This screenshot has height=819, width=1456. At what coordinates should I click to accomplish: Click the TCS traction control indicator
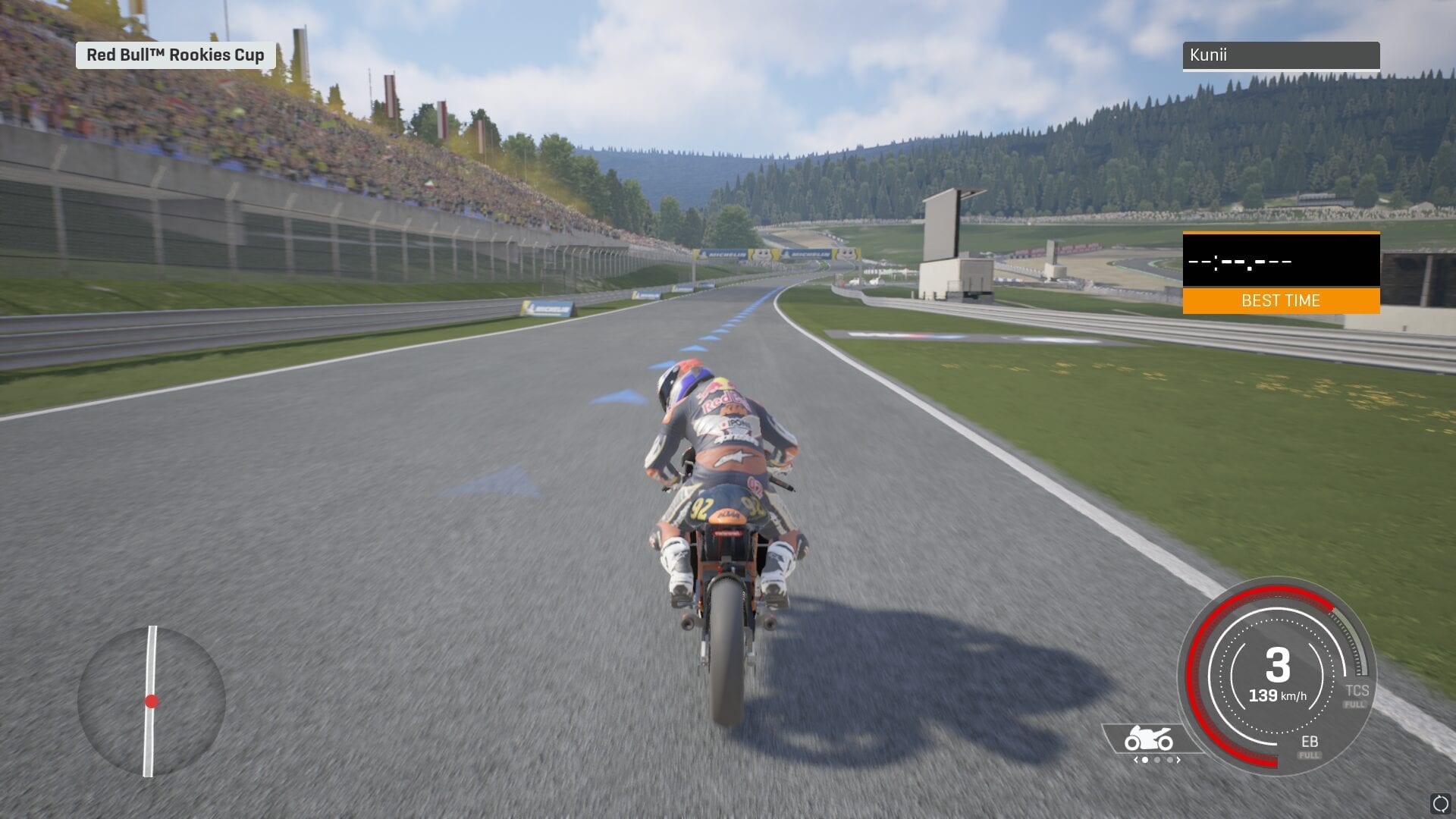point(1356,693)
